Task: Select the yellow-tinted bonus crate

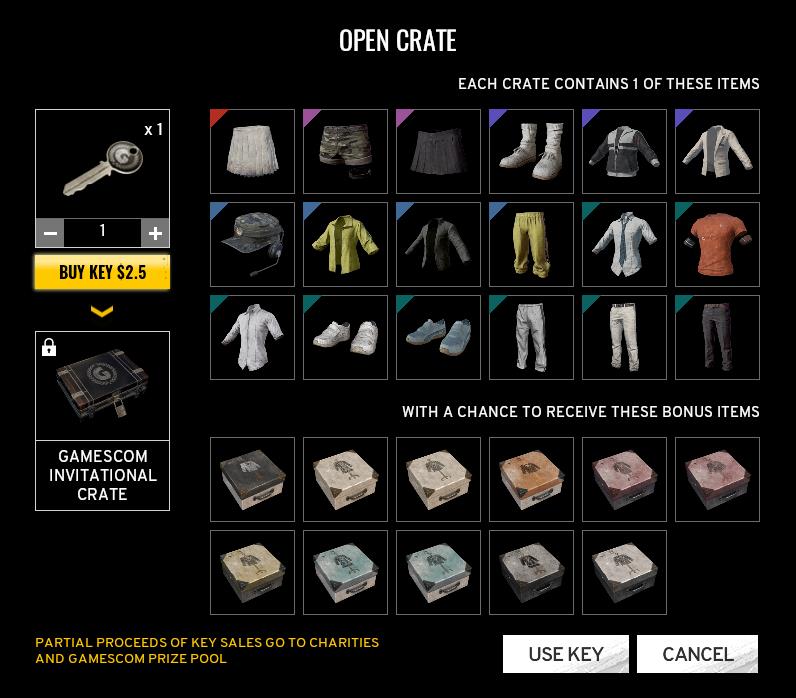Action: pos(252,572)
